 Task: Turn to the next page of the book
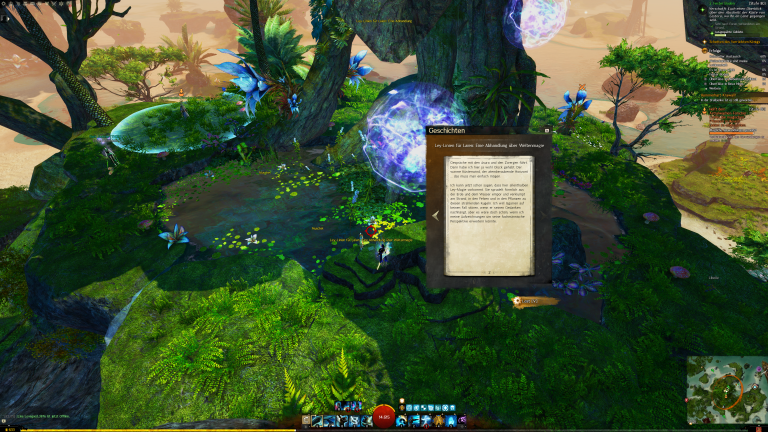(543, 214)
